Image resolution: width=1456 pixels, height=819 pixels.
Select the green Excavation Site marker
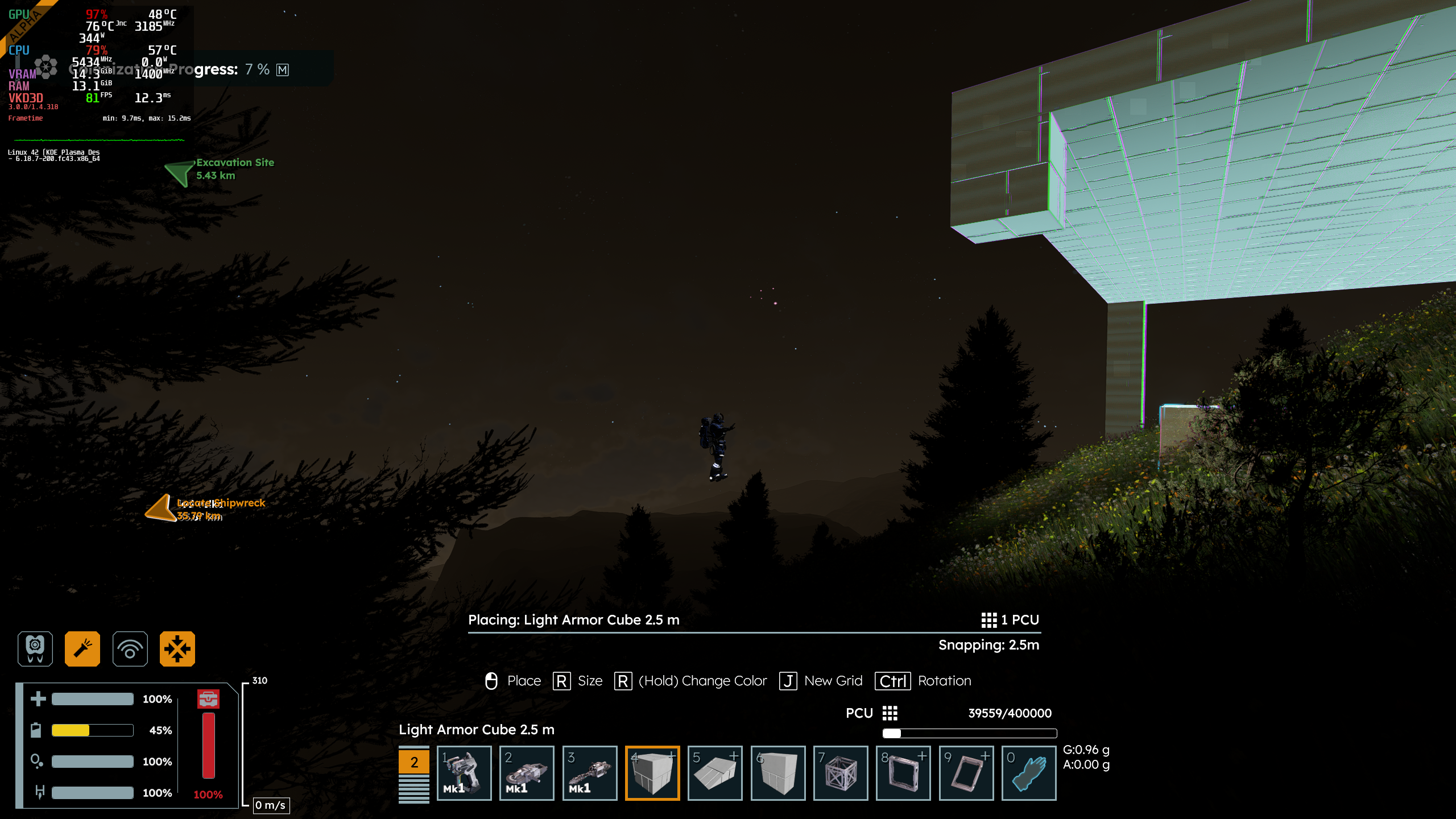pyautogui.click(x=181, y=172)
